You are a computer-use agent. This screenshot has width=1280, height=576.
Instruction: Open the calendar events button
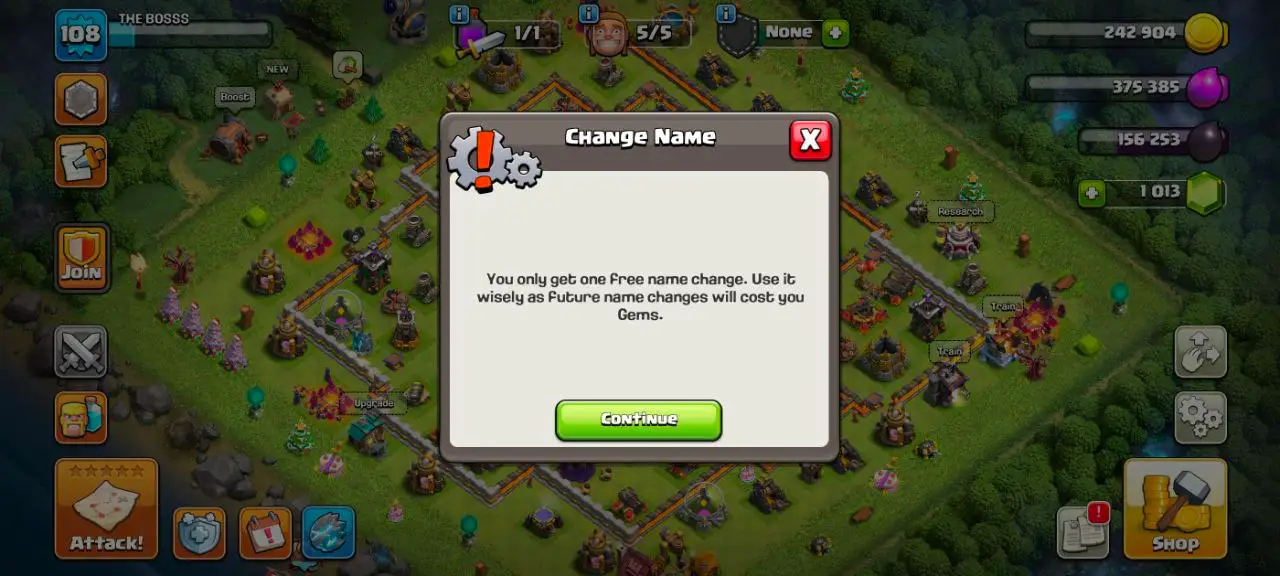[265, 533]
